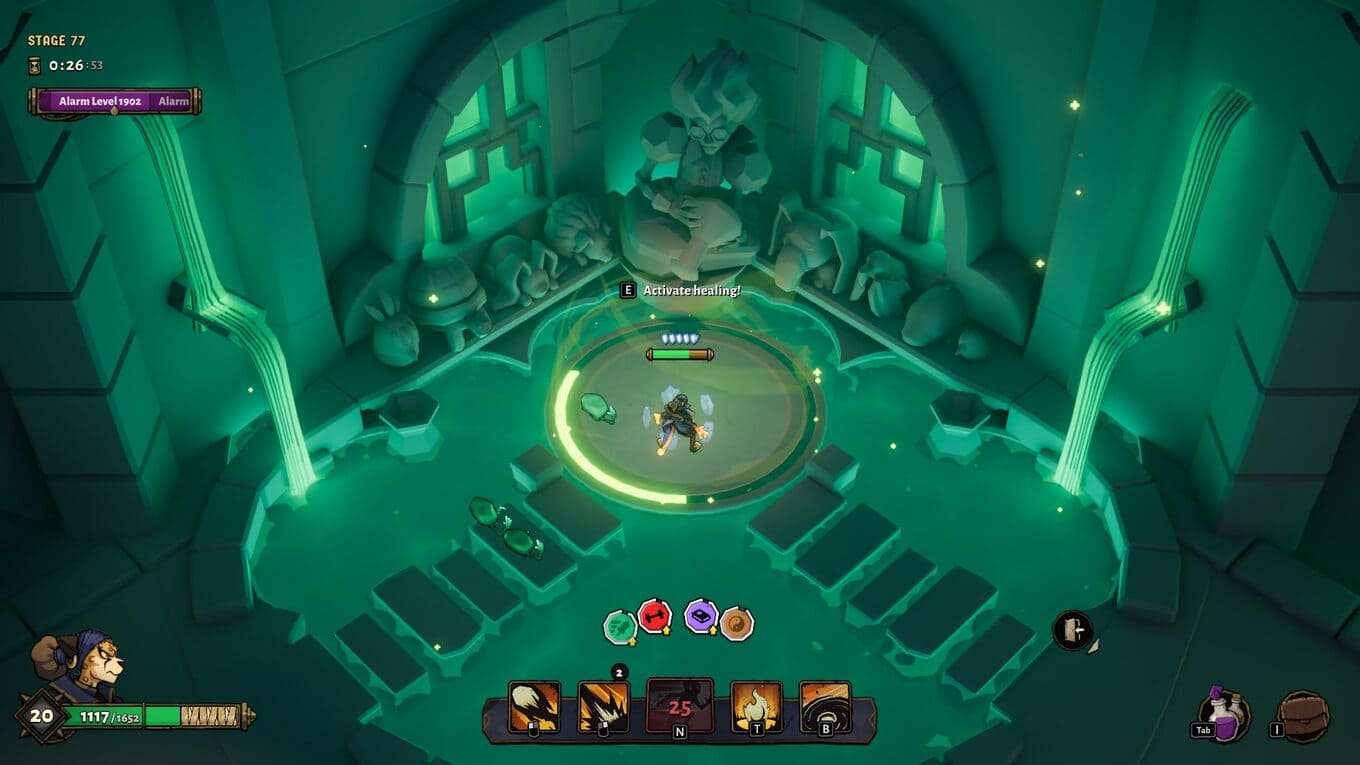1360x765 pixels.
Task: Inspect the green sprint buff icon
Action: tap(620, 627)
